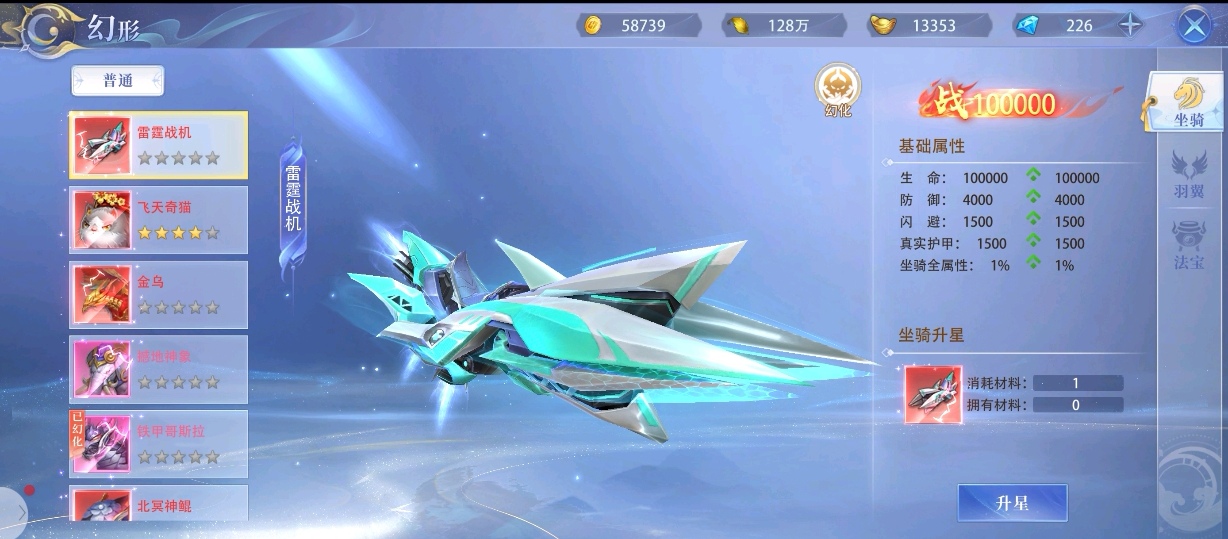The height and width of the screenshot is (539, 1228).
Task: Select the 北冥神鲲 mount entry
Action: pyautogui.click(x=158, y=504)
